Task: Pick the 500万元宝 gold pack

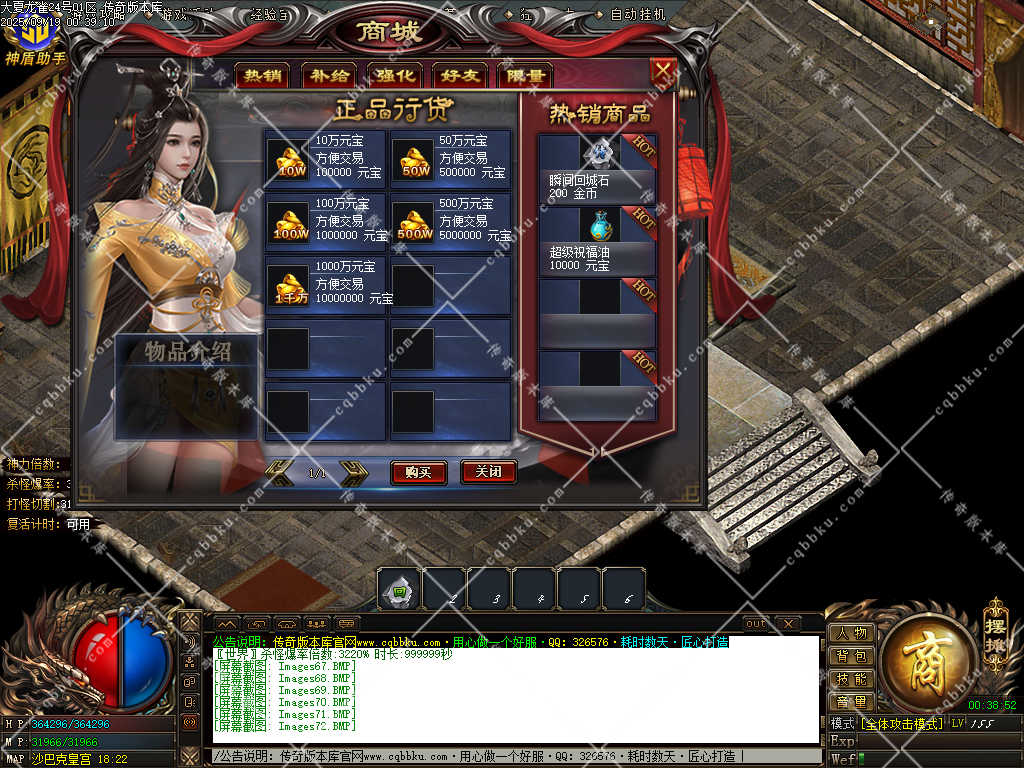Action: point(450,222)
